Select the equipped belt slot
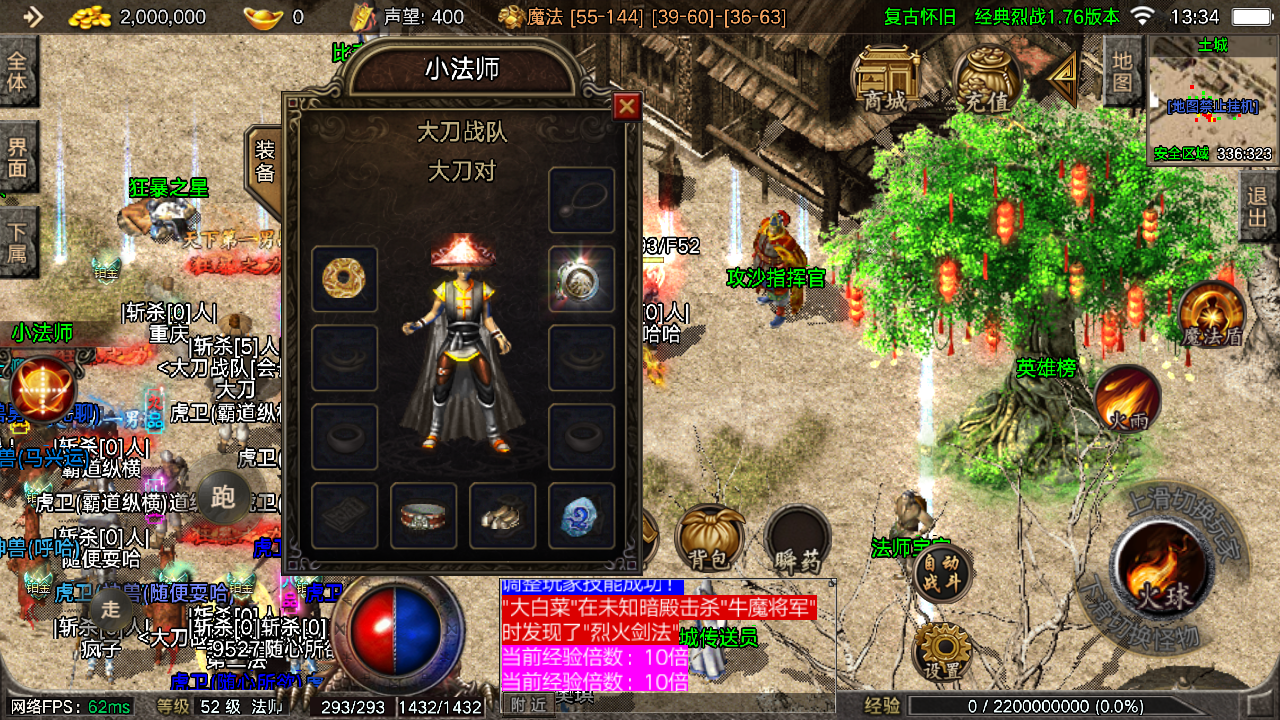The width and height of the screenshot is (1280, 720). [423, 516]
